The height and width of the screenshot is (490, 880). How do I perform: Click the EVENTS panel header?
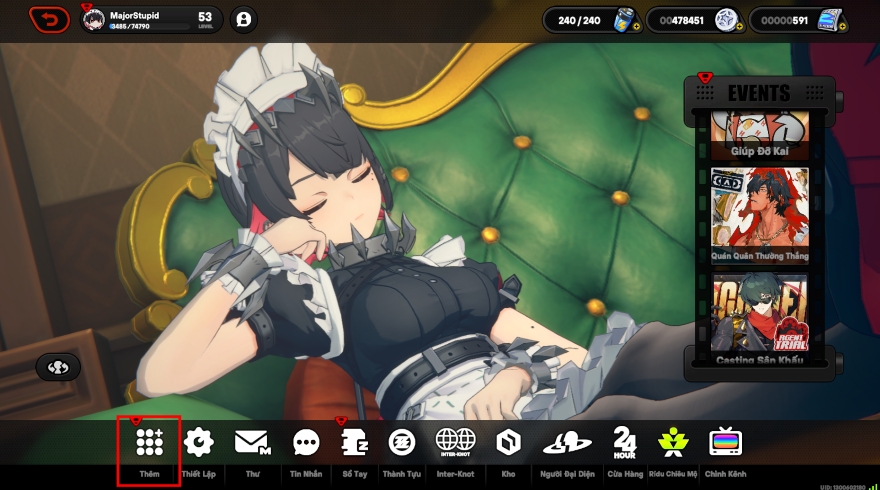[759, 93]
